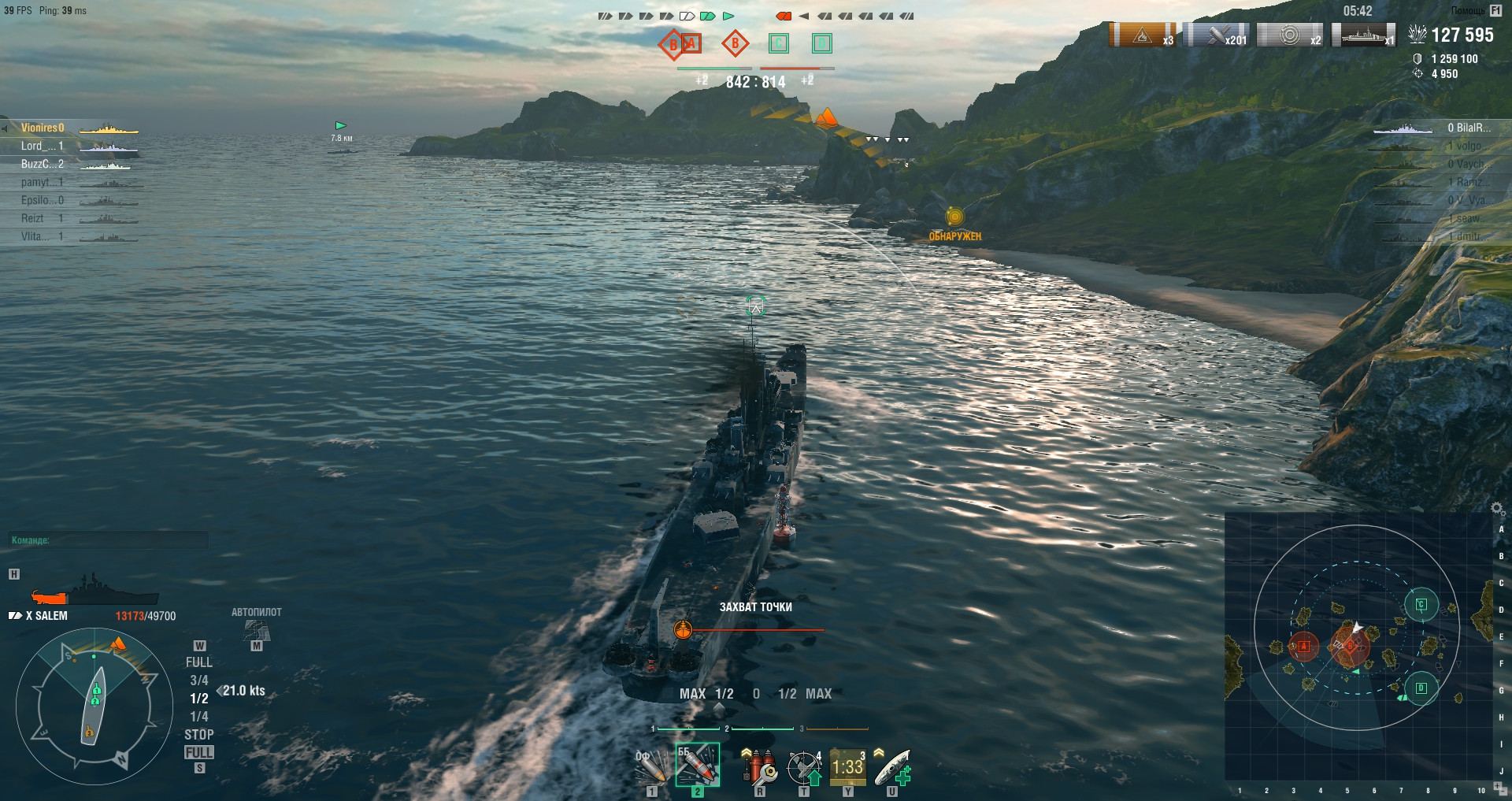Select player Vionires in the team list
Viewport: 1512px width, 801px height.
point(43,128)
